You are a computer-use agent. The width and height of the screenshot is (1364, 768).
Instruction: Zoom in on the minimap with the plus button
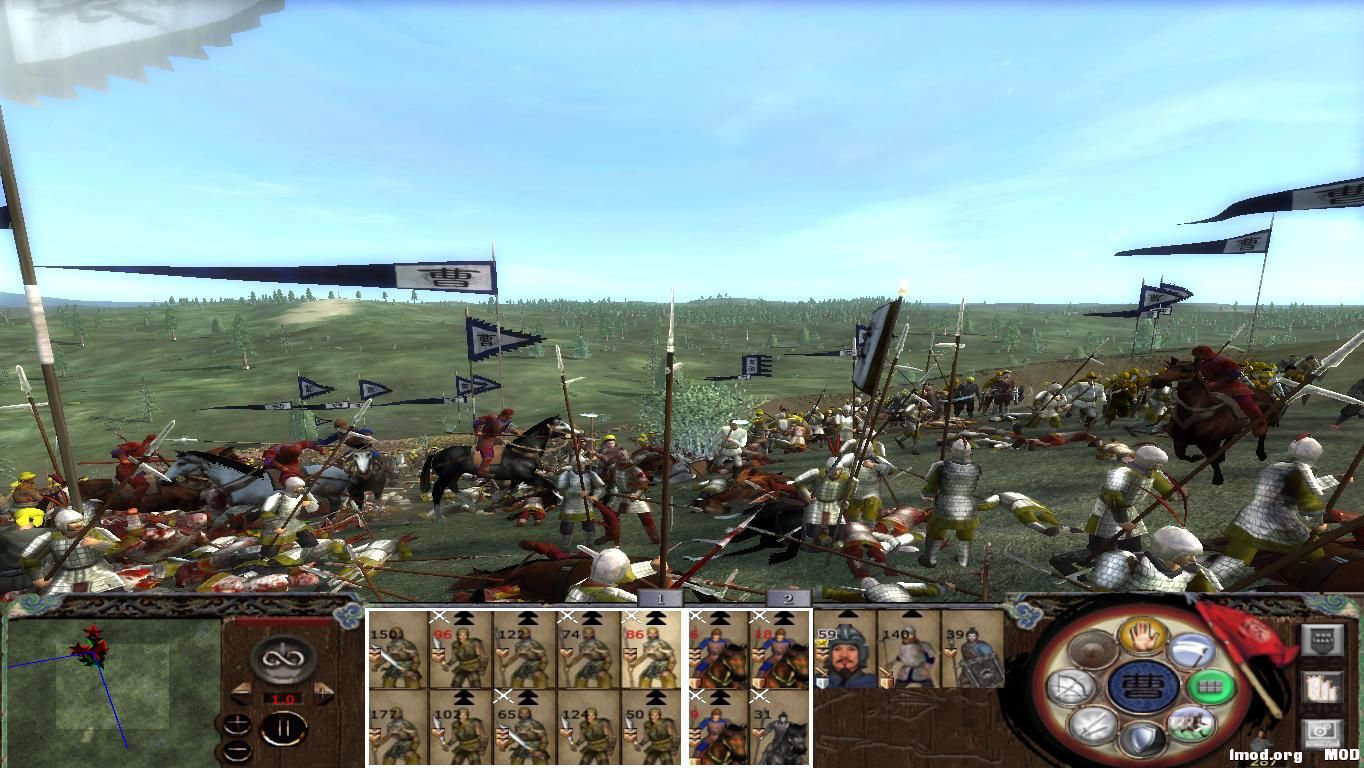(x=238, y=722)
